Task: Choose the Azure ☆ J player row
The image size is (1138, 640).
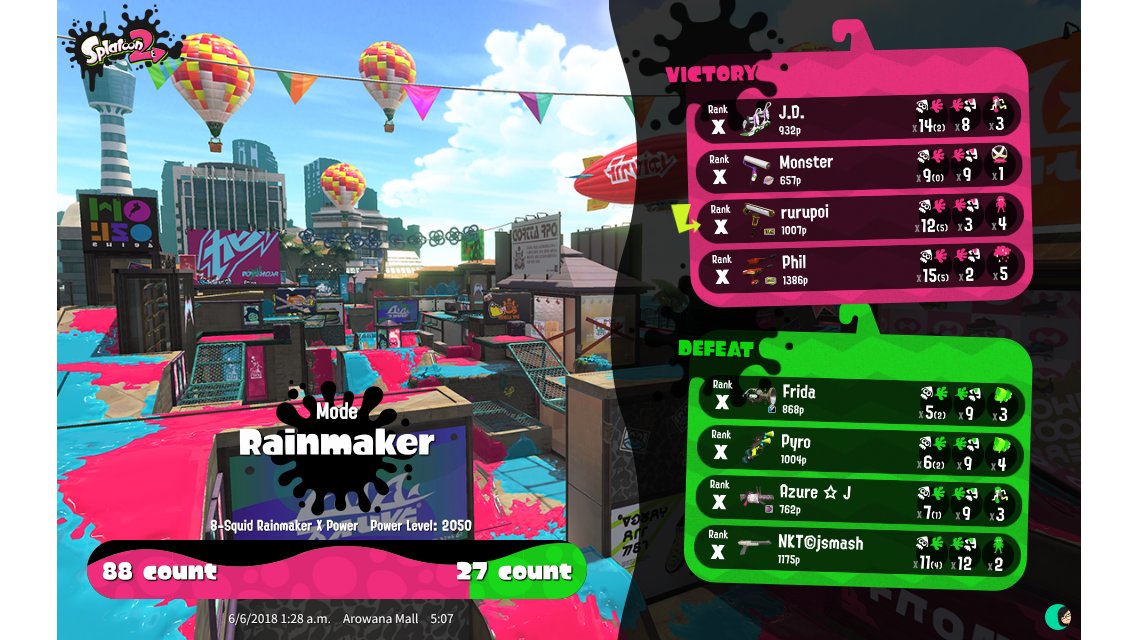Action: point(860,500)
